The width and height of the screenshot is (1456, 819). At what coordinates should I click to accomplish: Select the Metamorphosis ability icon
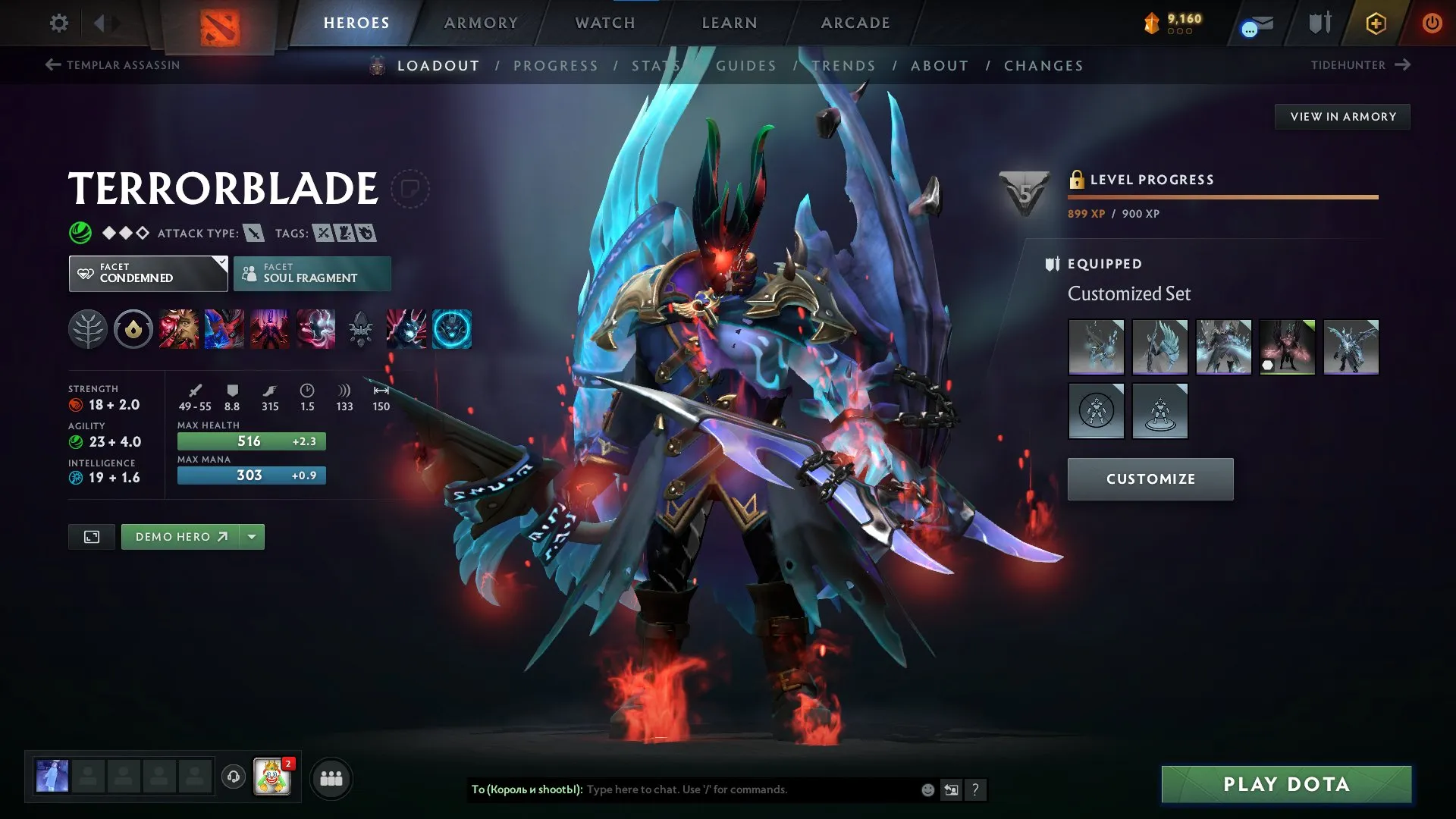pos(269,328)
